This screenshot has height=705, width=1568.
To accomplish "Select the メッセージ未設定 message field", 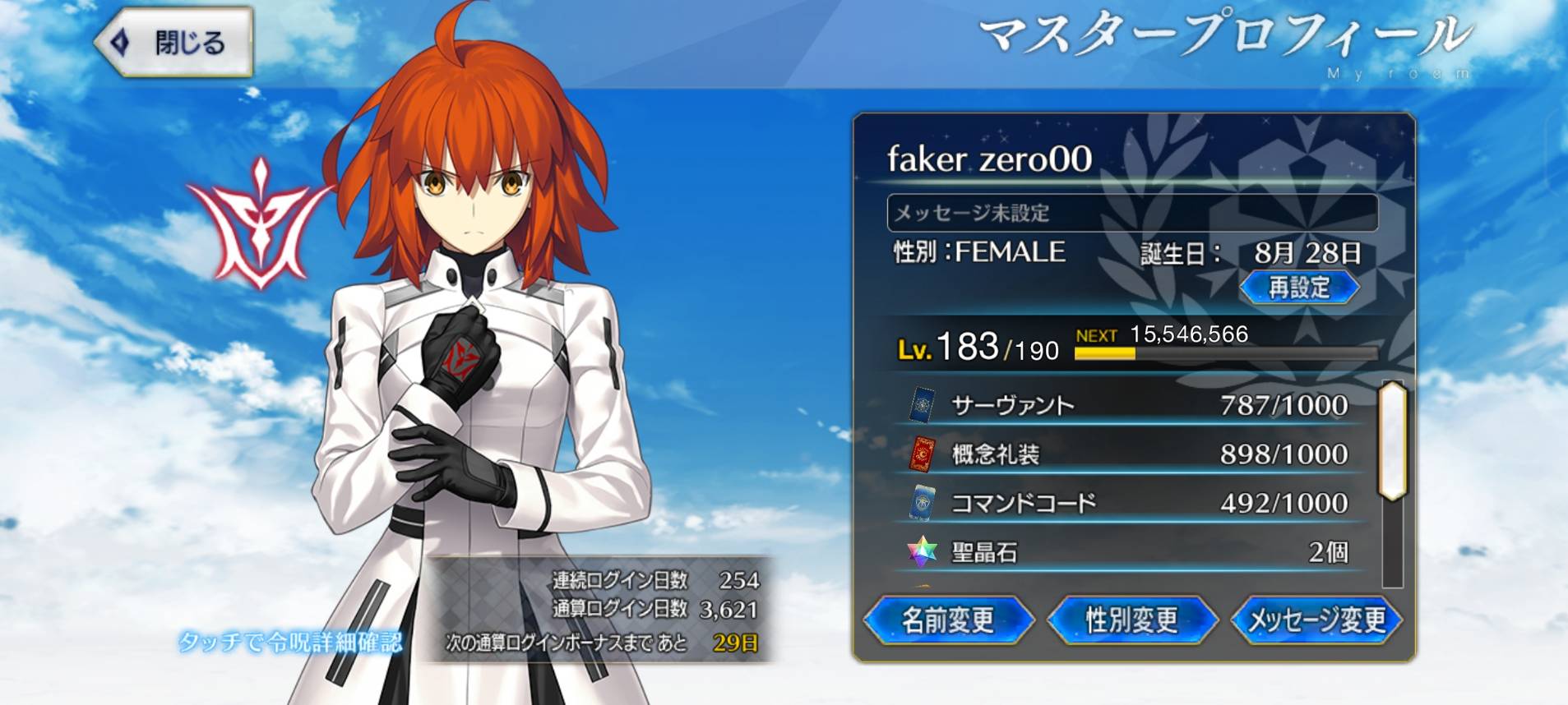I will (x=1131, y=213).
